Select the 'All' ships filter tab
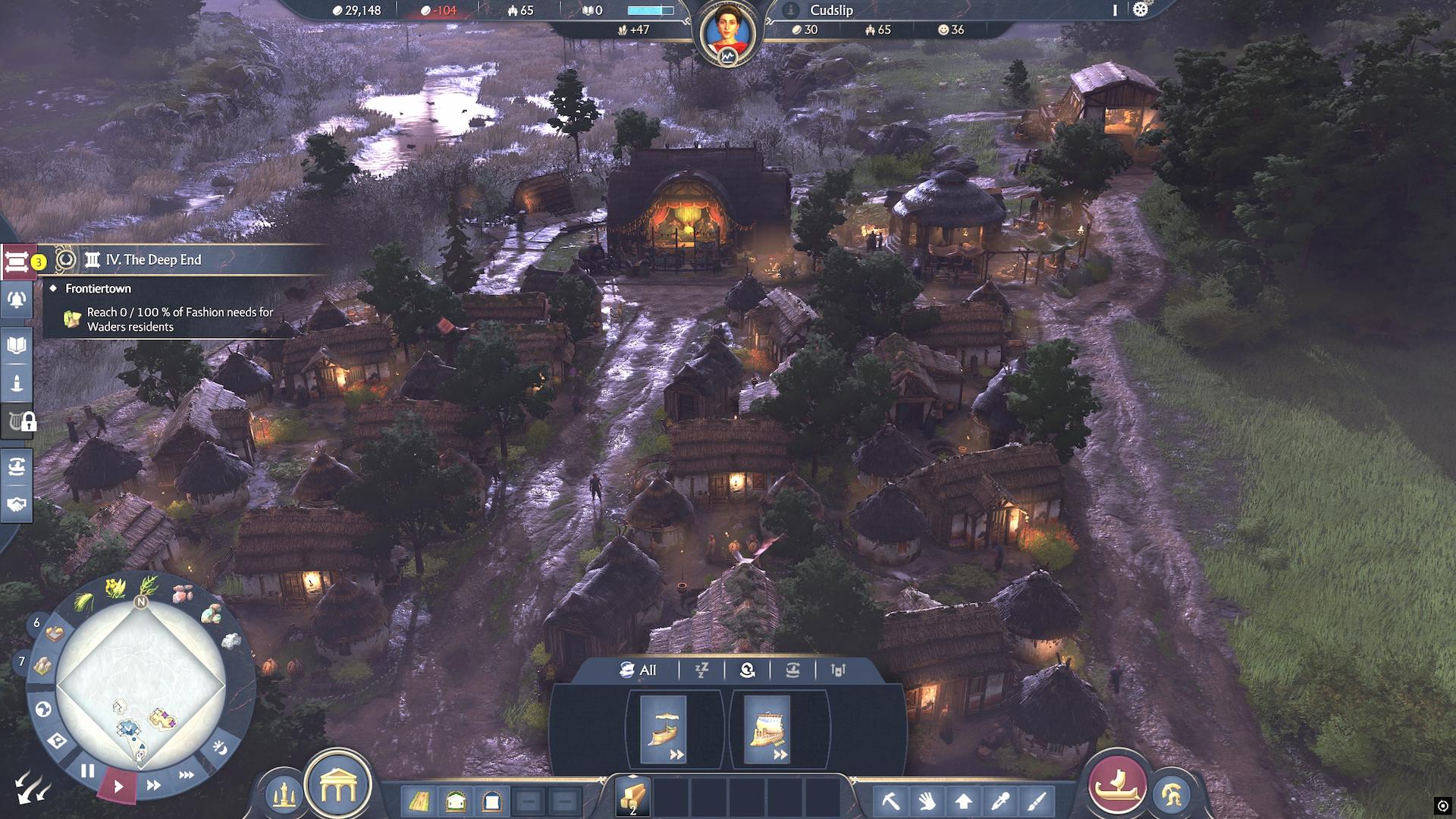 click(x=639, y=670)
